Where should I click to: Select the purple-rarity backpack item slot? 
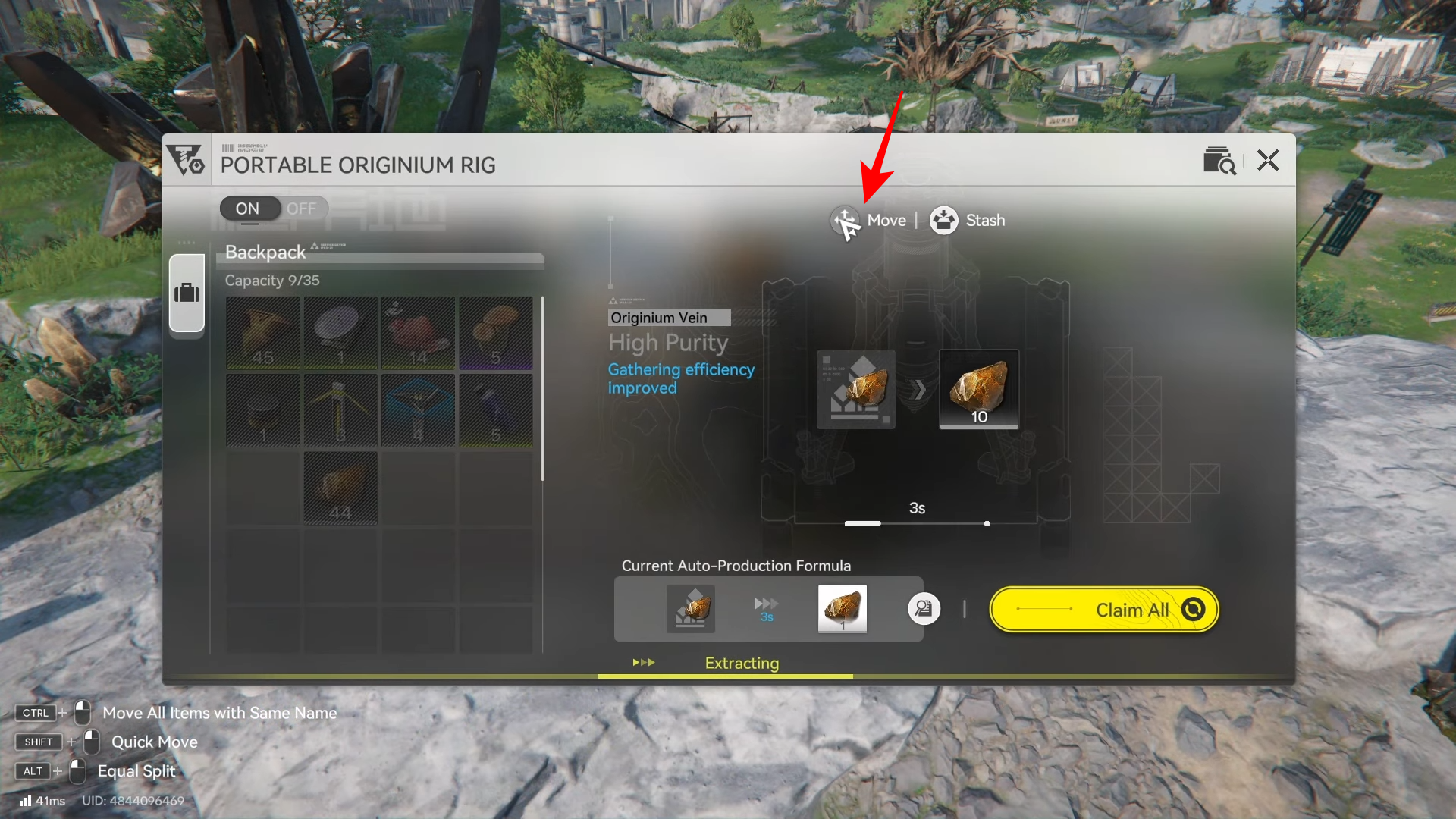tap(496, 333)
